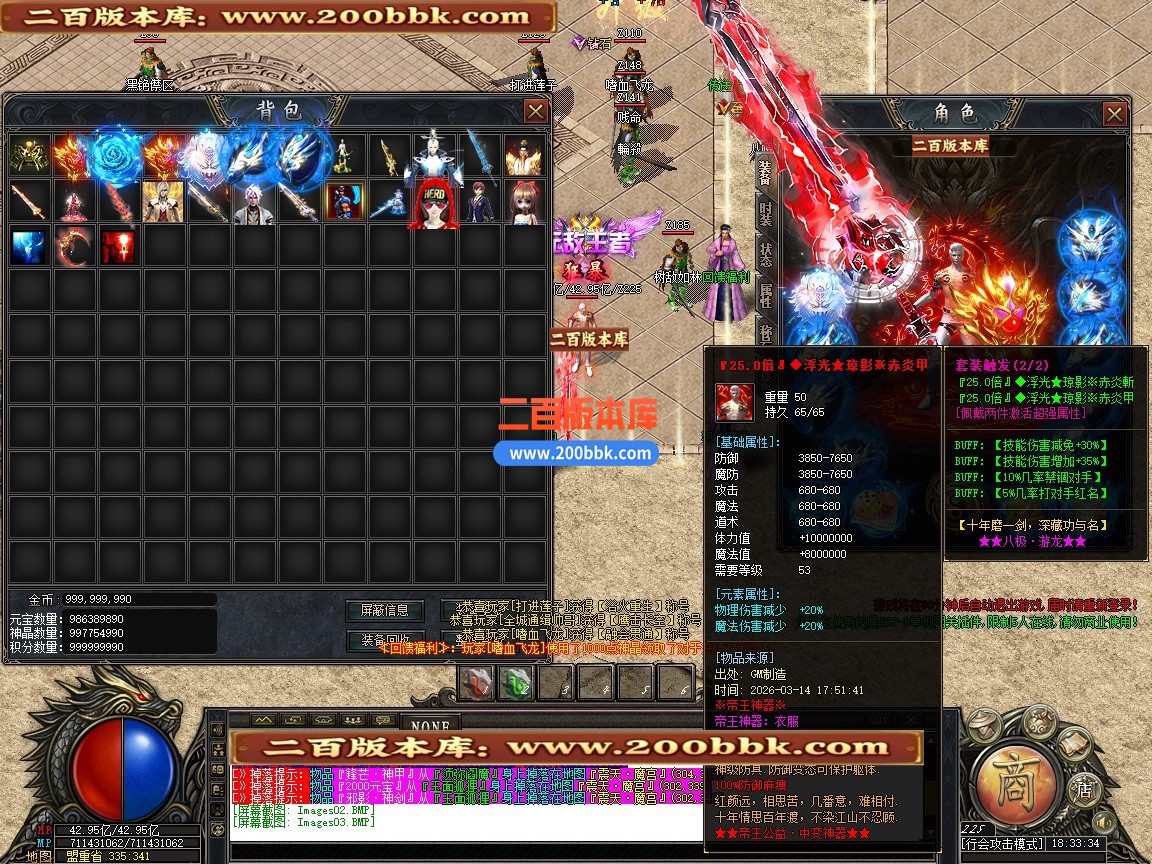1152x864 pixels.
Task: Select the red glowing skill book item
Action: [x=118, y=246]
